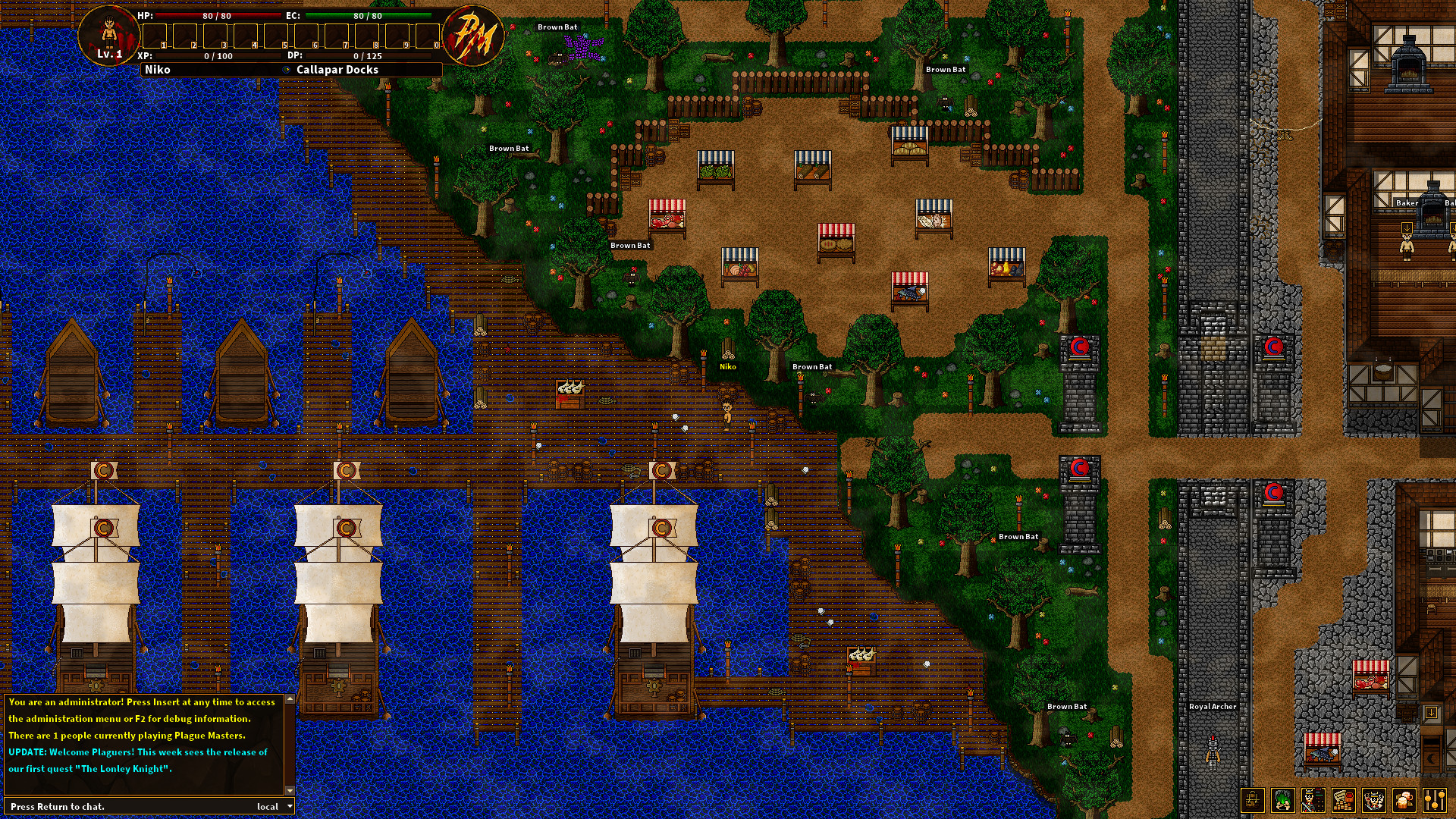Click the chat scrollbar down arrow
The height and width of the screenshot is (819, 1456).
(289, 790)
